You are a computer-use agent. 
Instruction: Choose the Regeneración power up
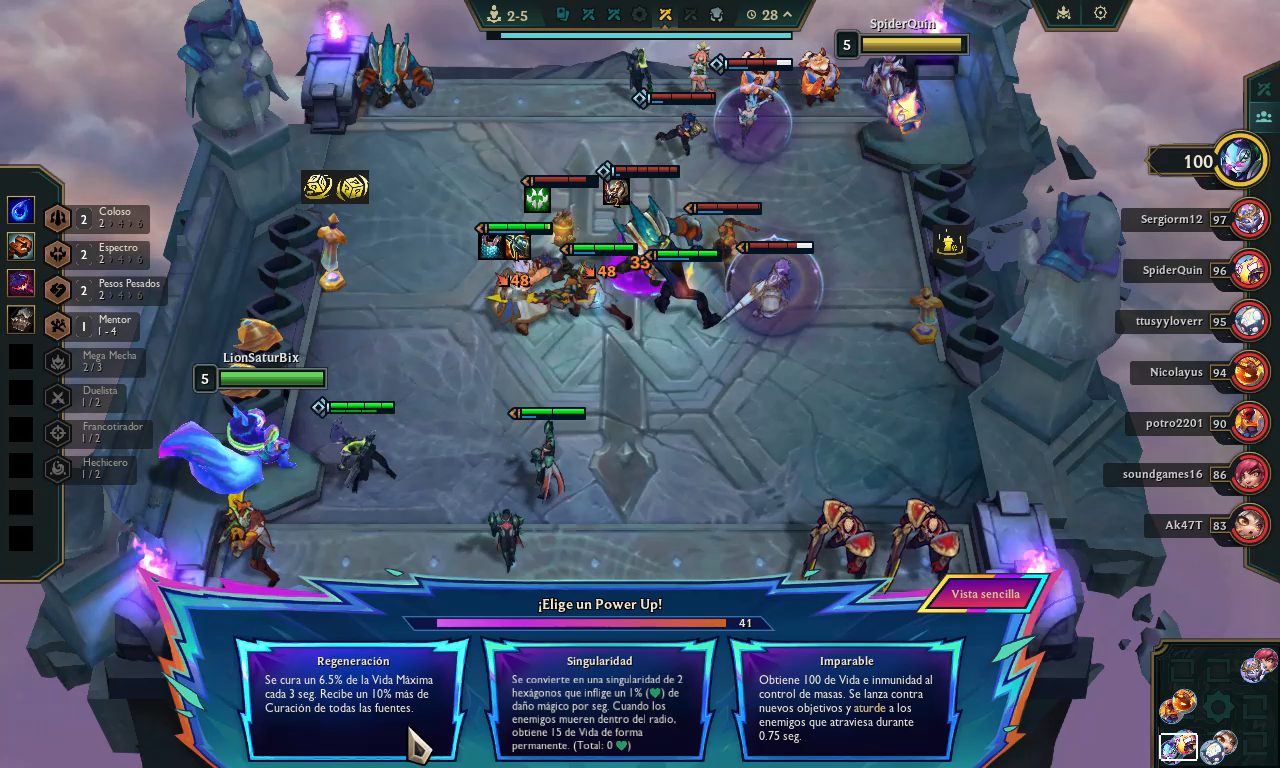352,698
